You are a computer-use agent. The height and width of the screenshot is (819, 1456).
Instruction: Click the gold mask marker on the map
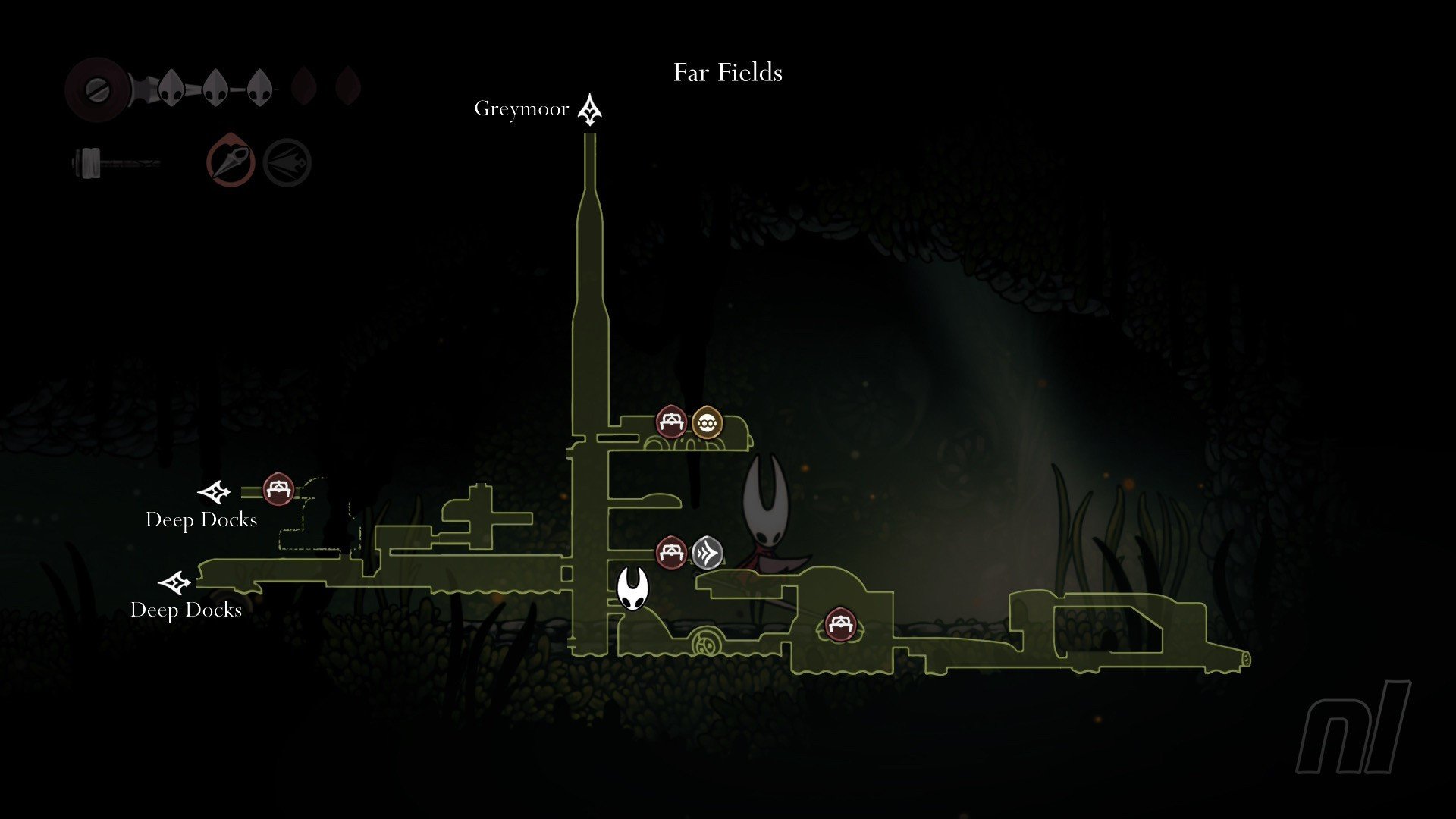[707, 422]
